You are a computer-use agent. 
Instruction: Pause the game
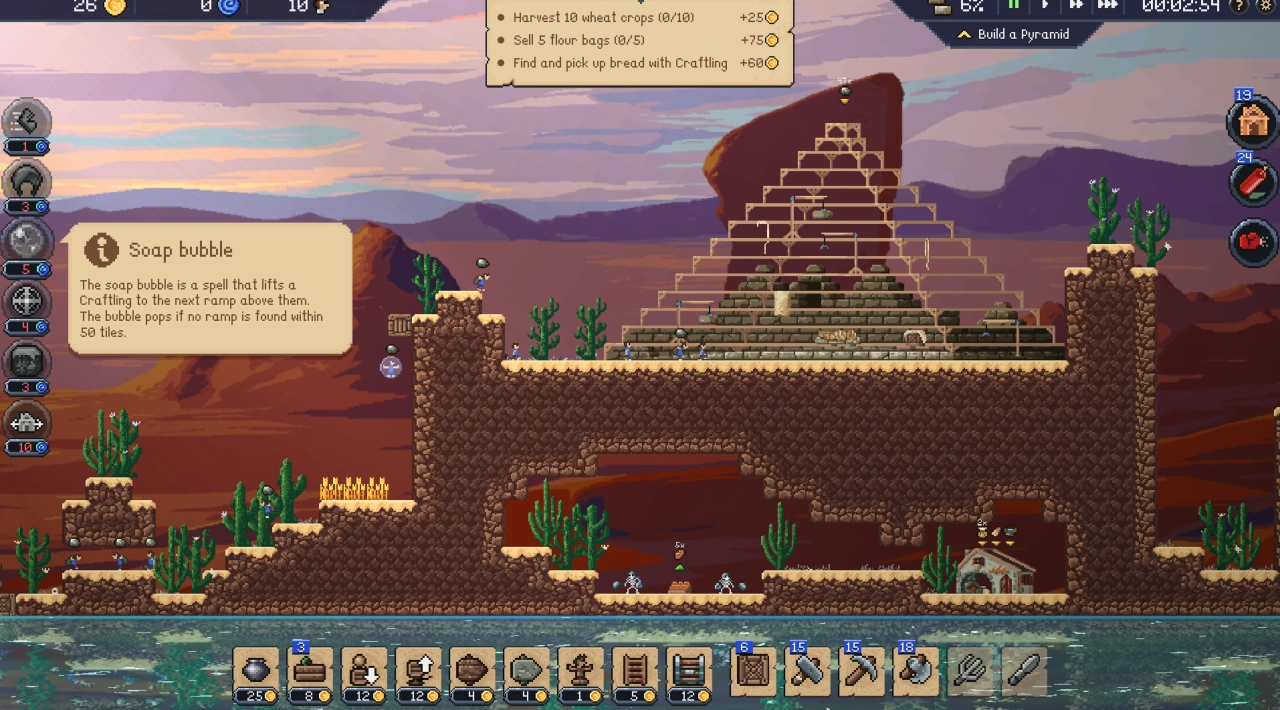tap(1013, 6)
